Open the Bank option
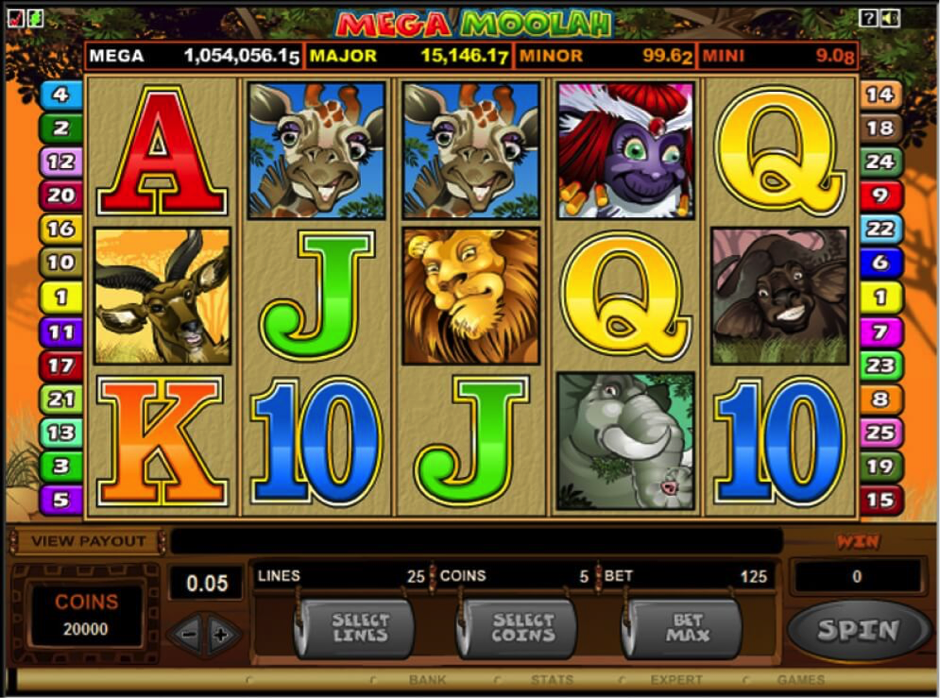 click(x=427, y=681)
